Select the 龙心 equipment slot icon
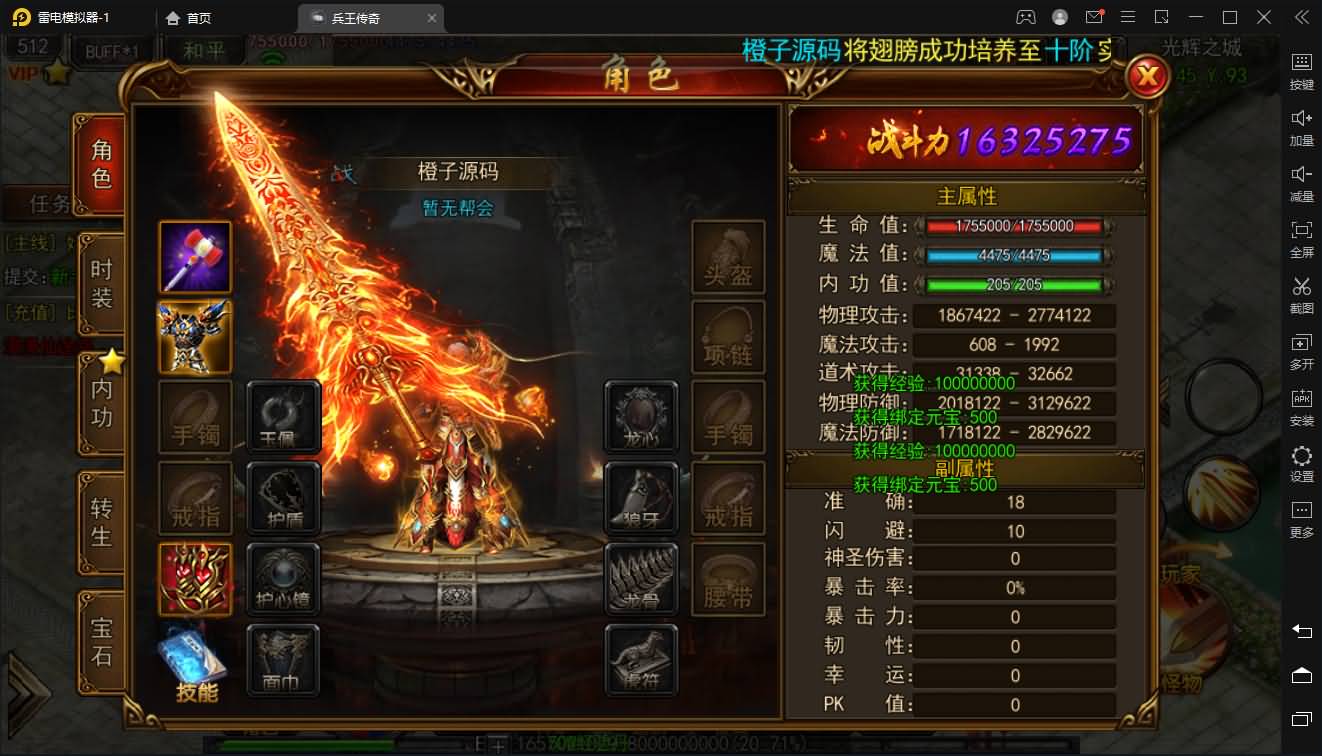Viewport: 1322px width, 756px height. 641,418
